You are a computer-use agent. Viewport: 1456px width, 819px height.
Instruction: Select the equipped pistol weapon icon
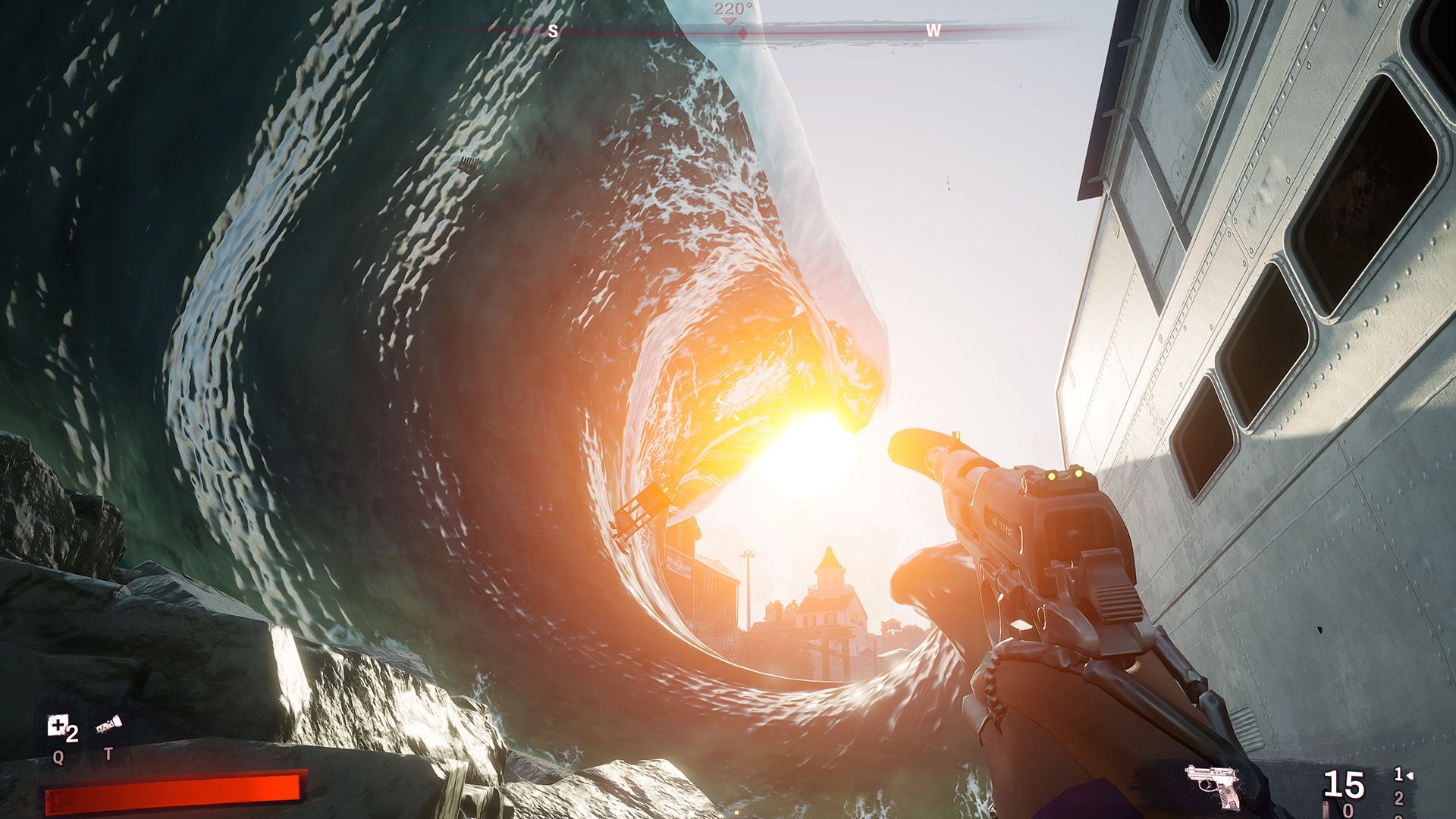pos(1213,786)
